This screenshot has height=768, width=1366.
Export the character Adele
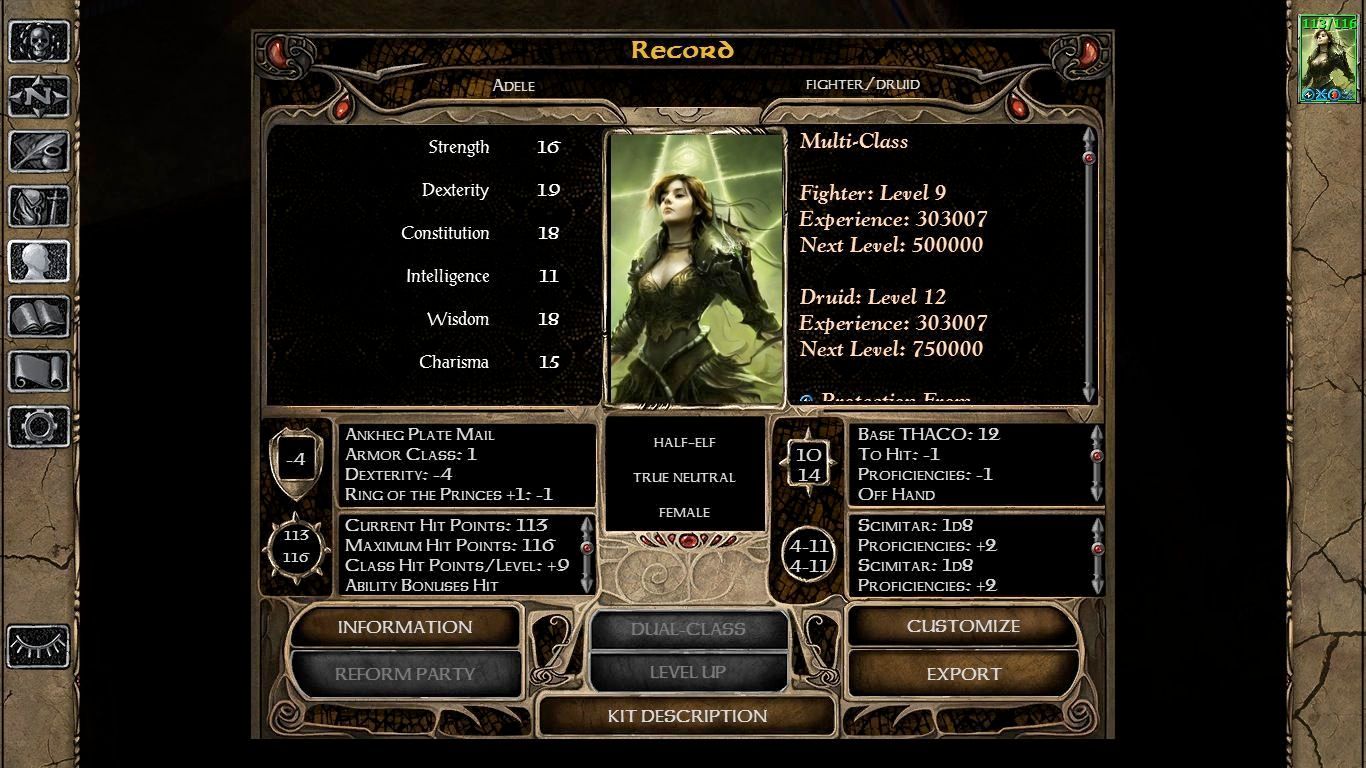(963, 674)
